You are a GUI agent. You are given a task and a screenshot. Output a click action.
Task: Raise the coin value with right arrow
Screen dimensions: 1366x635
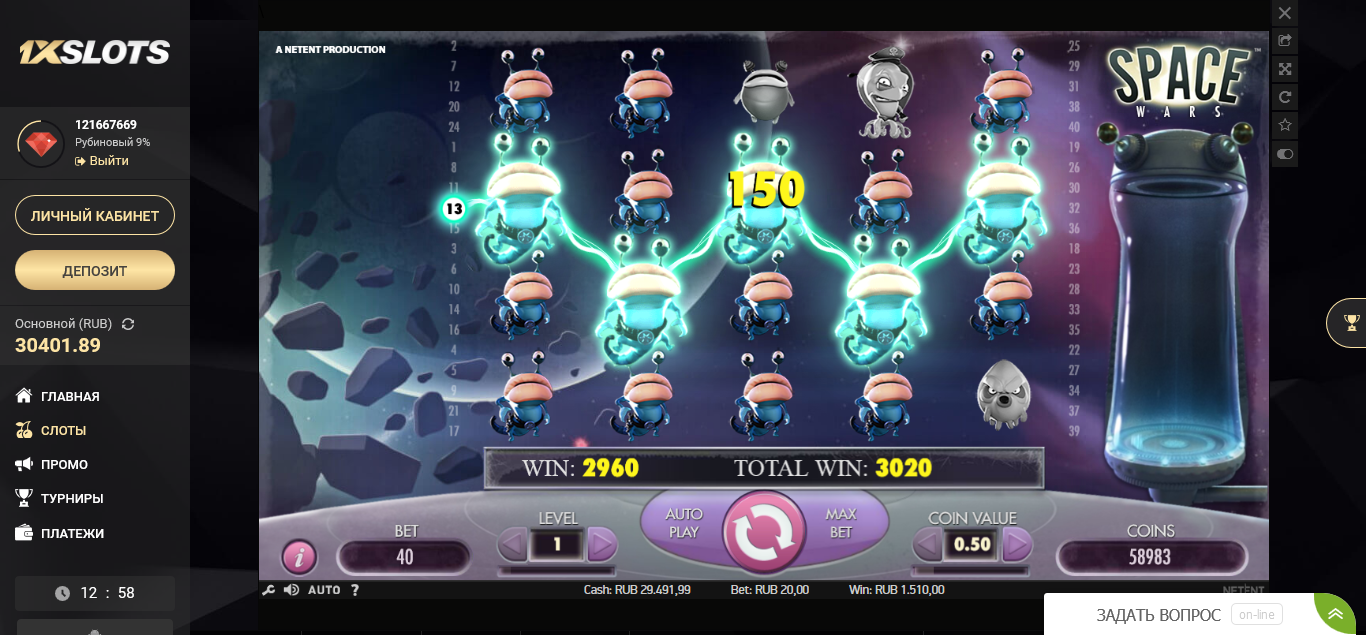coord(1016,545)
